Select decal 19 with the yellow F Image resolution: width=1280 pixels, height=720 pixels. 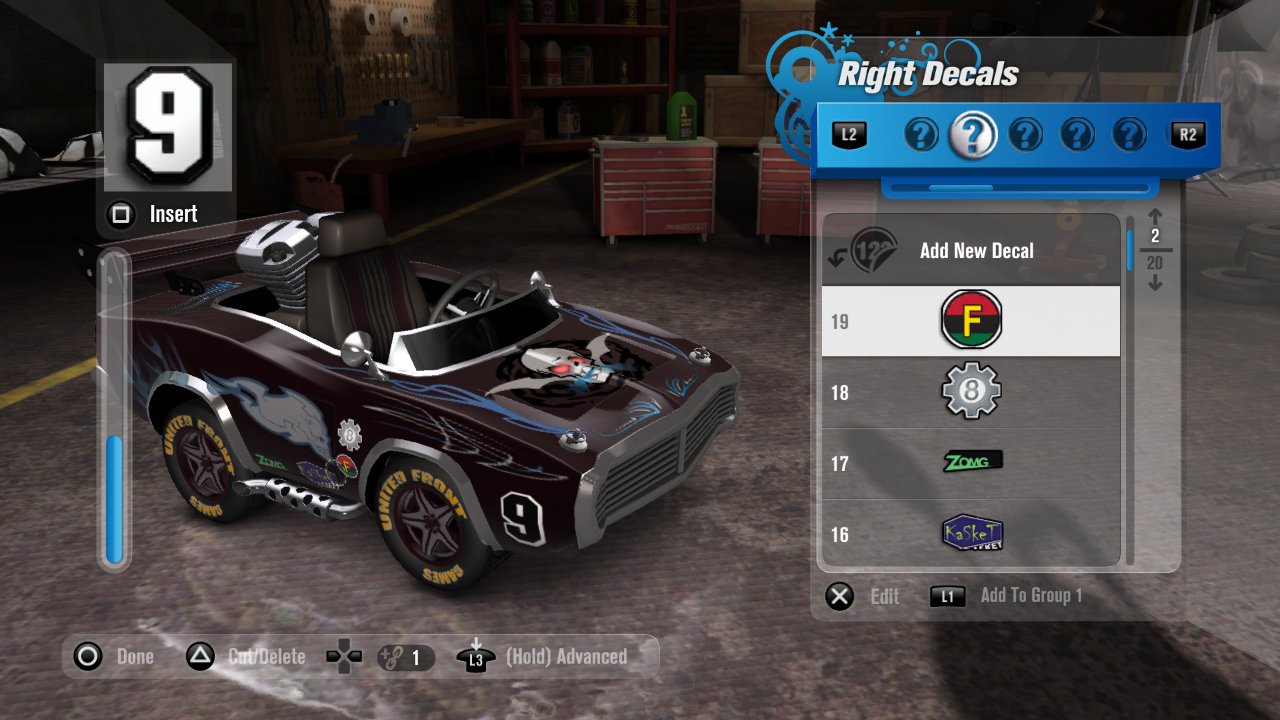[970, 321]
